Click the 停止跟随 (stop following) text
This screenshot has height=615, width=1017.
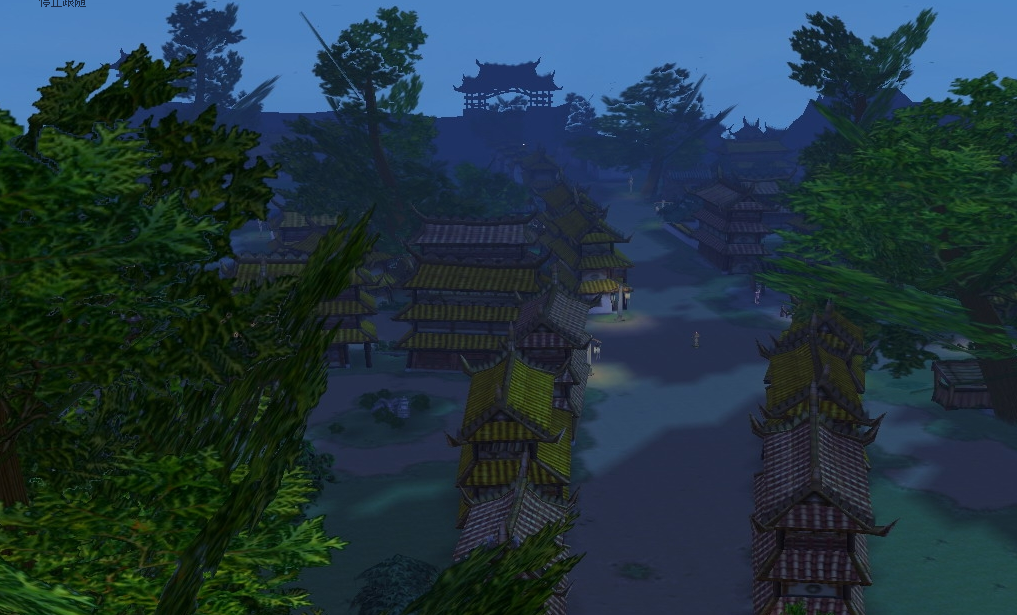(x=62, y=4)
